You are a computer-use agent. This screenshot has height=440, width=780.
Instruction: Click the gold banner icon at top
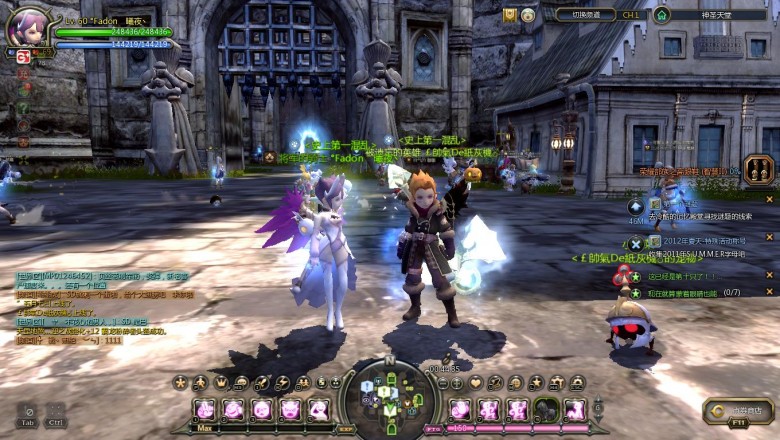pyautogui.click(x=510, y=15)
